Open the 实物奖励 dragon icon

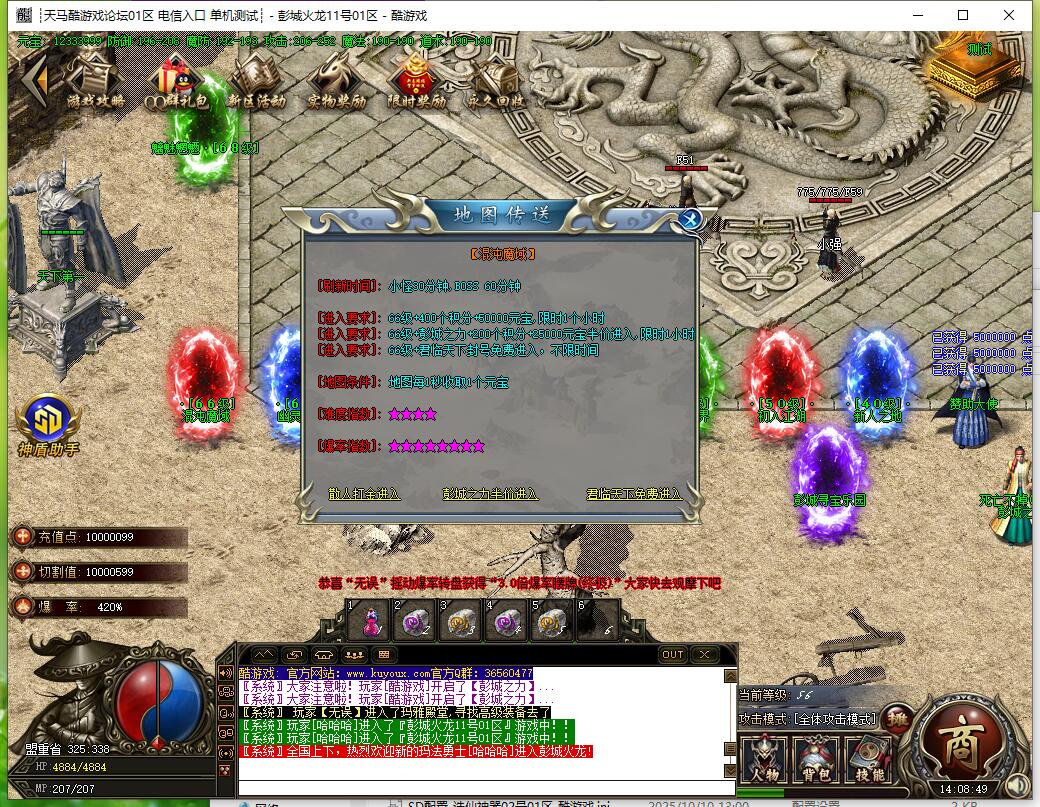(335, 79)
